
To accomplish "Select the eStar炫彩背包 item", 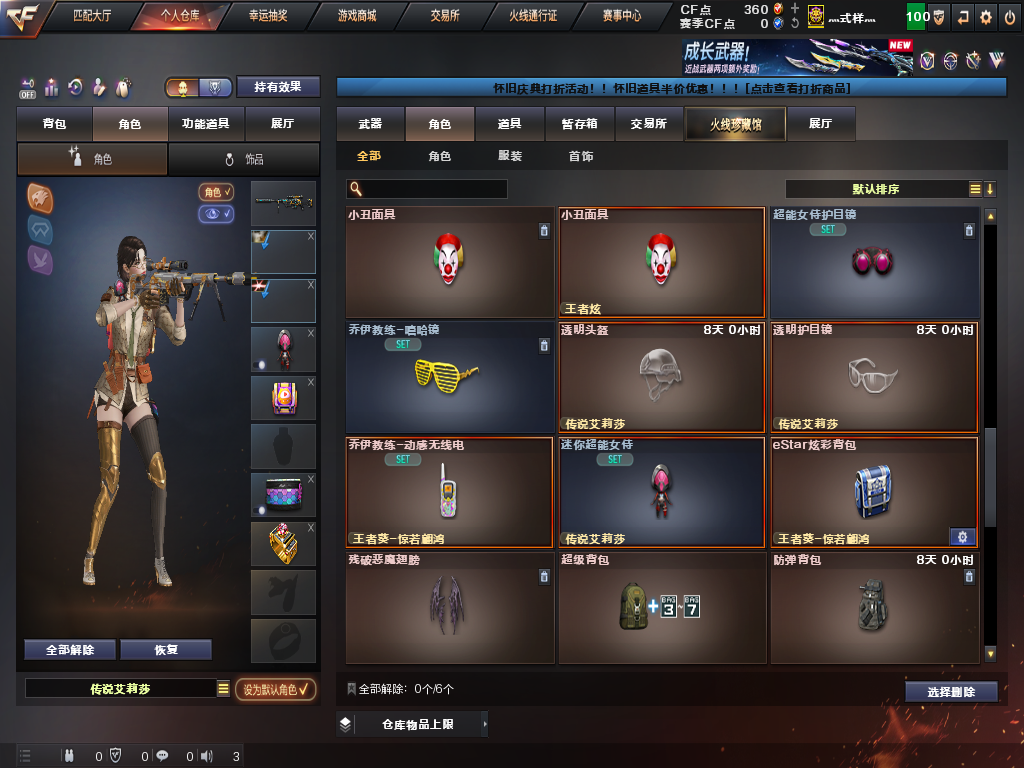I will point(874,492).
